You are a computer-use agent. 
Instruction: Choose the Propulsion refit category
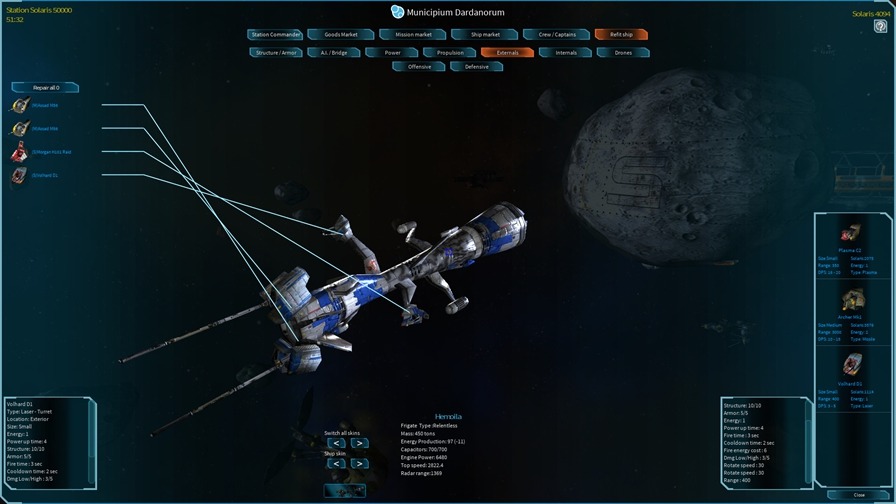(450, 52)
